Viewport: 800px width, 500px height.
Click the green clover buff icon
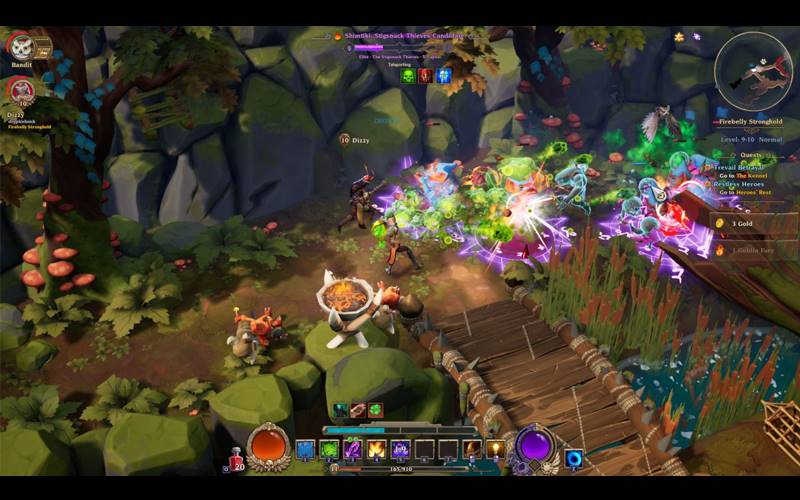tap(375, 410)
